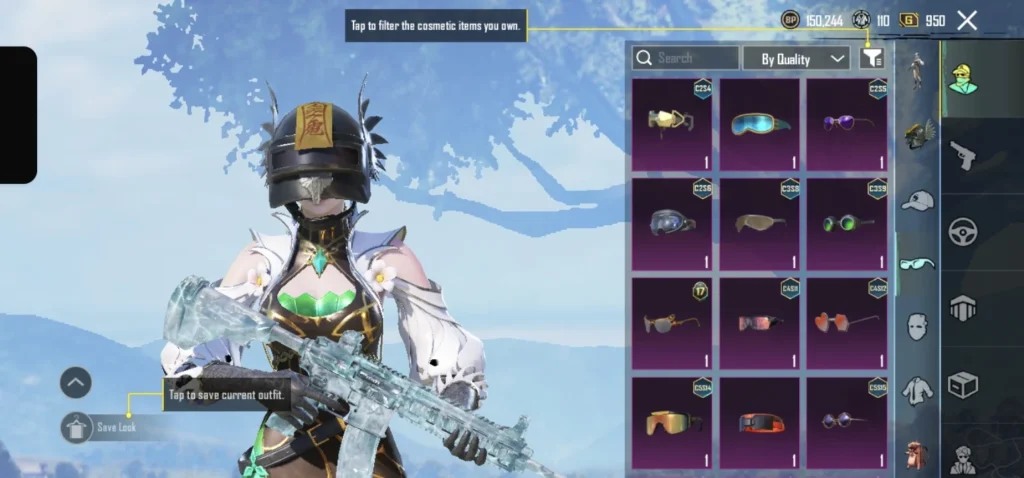Select the winged helmet category

pos(917,135)
